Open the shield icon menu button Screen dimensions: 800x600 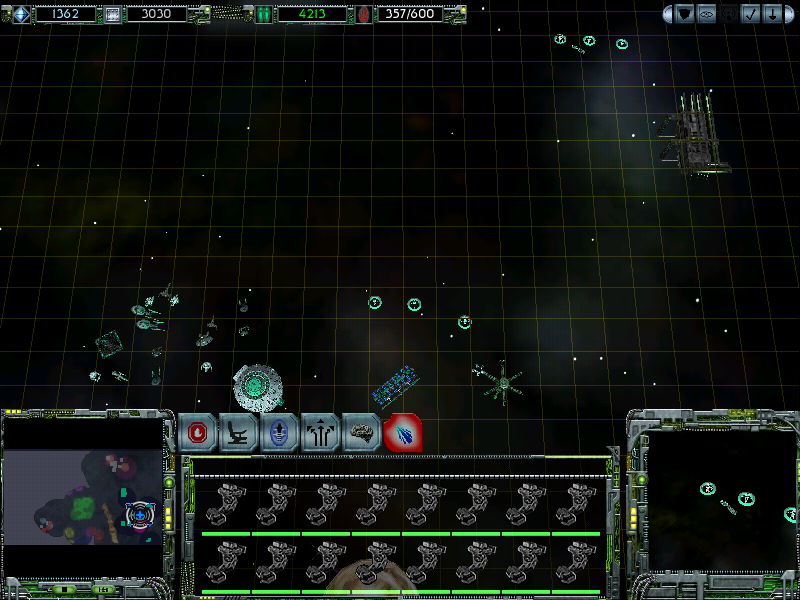[x=685, y=14]
